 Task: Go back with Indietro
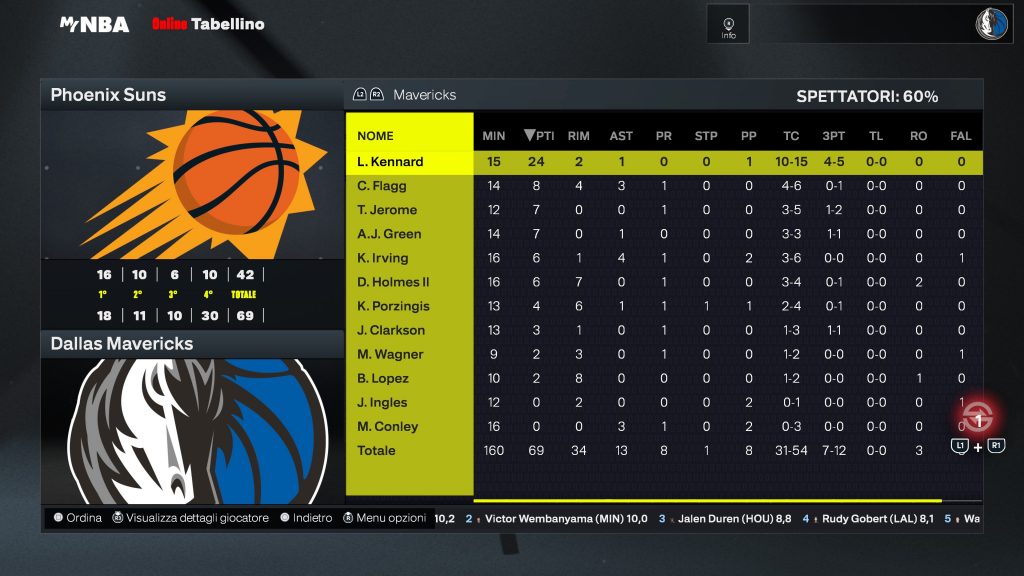pyautogui.click(x=306, y=518)
